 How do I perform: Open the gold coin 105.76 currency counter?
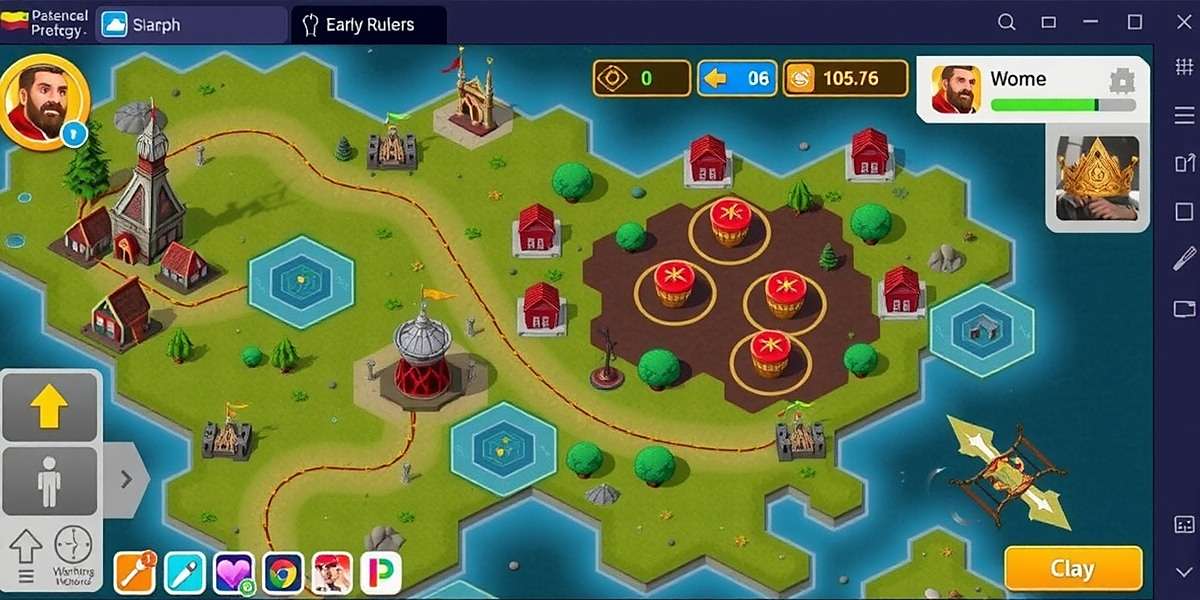click(845, 78)
